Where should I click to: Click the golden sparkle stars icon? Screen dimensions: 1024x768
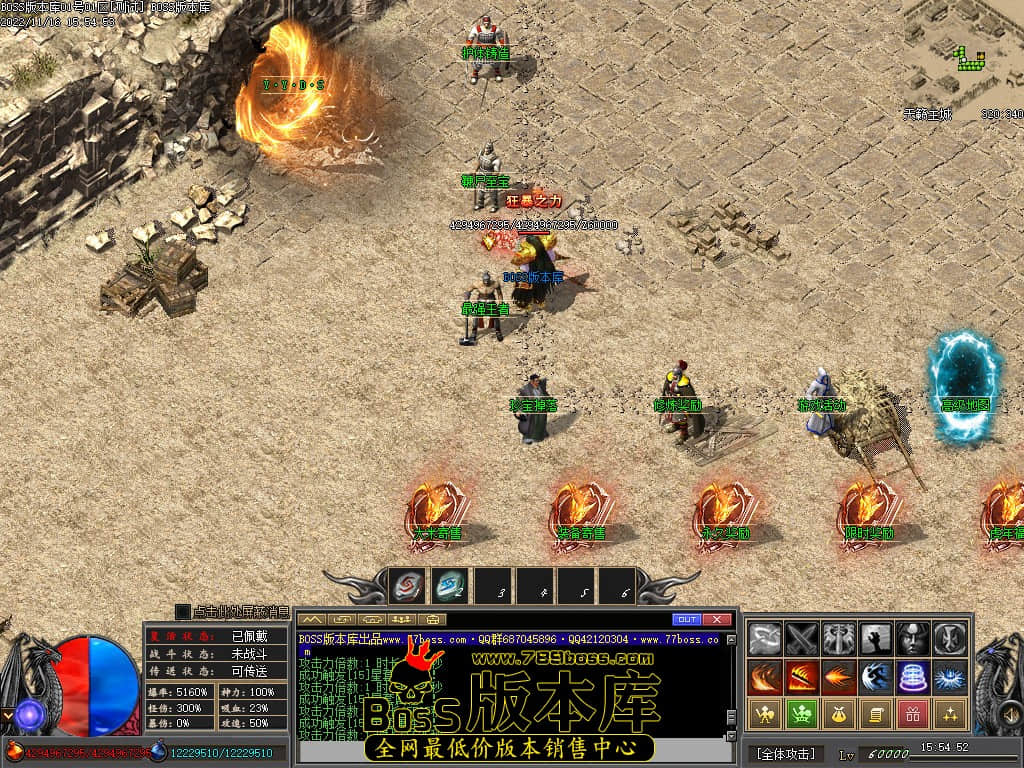coord(950,714)
